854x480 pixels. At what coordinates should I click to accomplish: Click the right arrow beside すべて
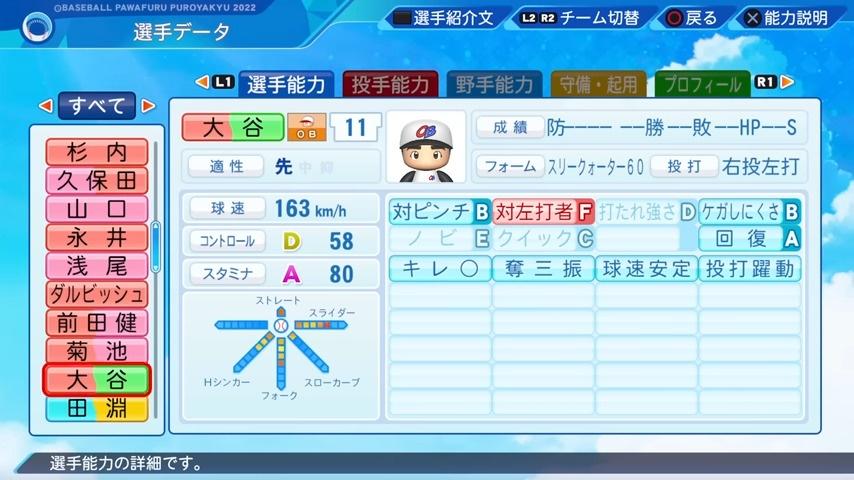click(148, 105)
